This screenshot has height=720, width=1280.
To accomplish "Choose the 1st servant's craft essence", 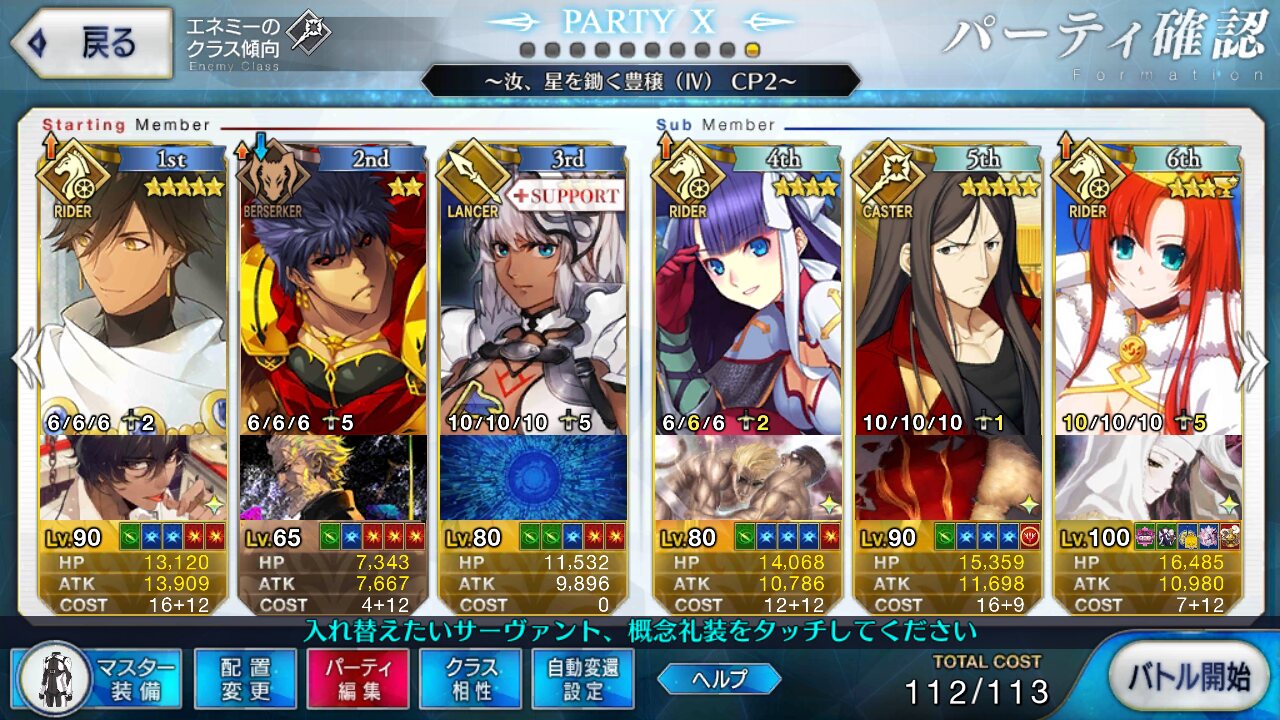I will click(x=133, y=478).
